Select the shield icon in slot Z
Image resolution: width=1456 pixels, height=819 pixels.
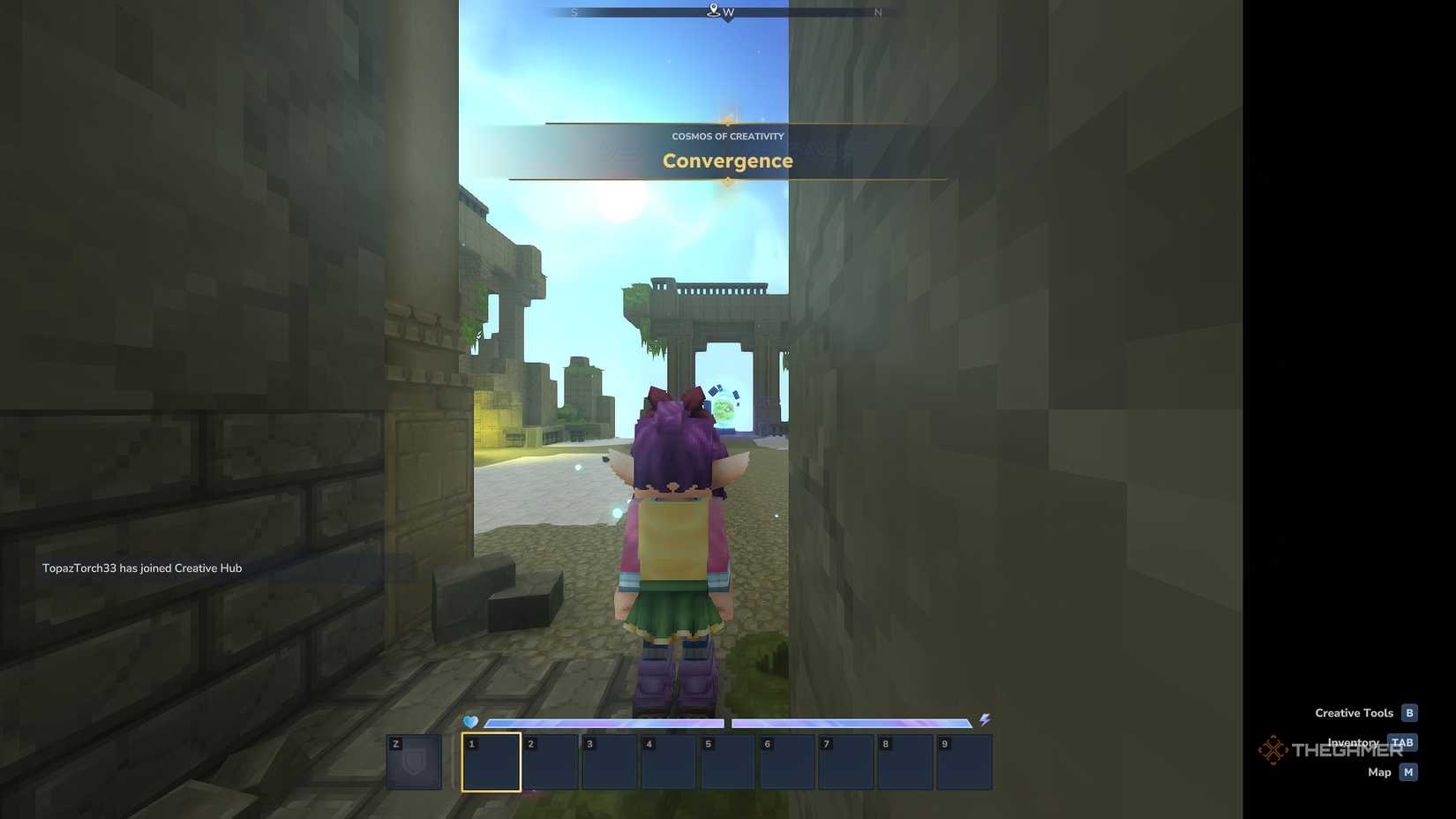(x=413, y=762)
